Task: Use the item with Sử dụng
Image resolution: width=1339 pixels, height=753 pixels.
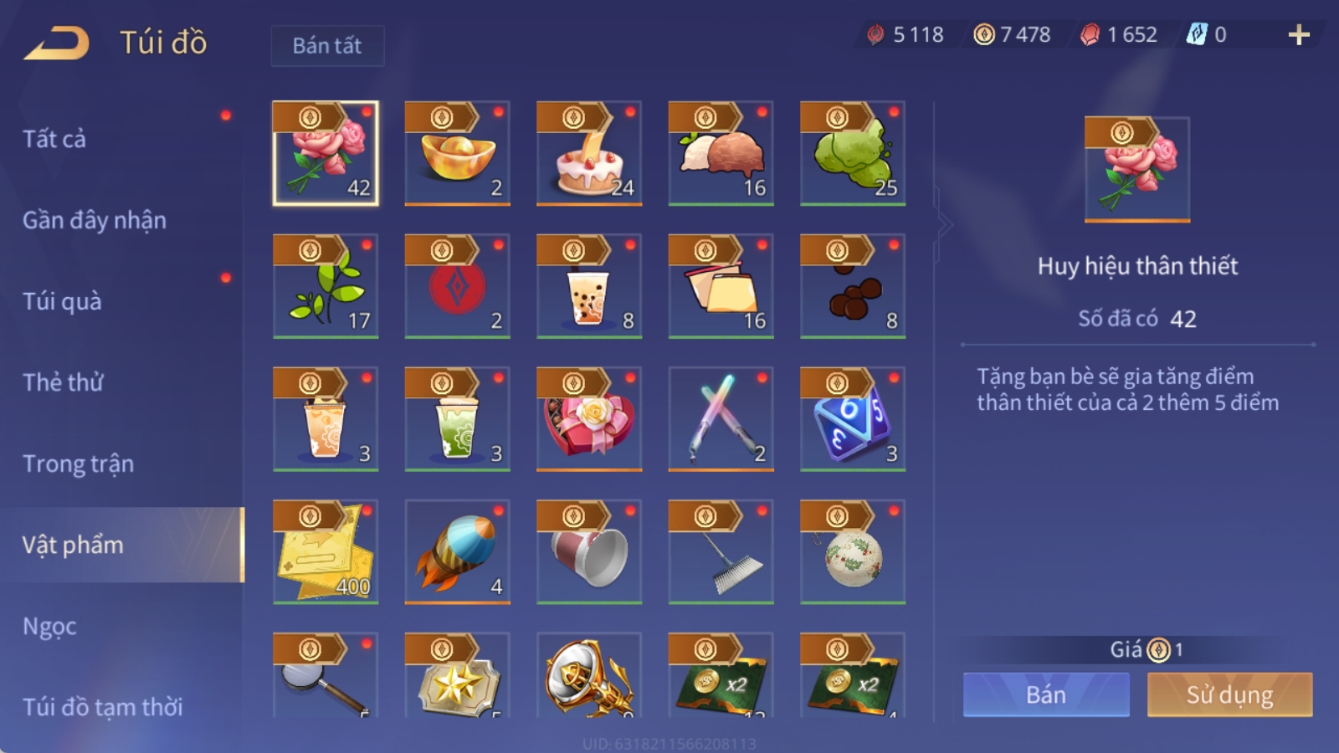Action: coord(1229,695)
